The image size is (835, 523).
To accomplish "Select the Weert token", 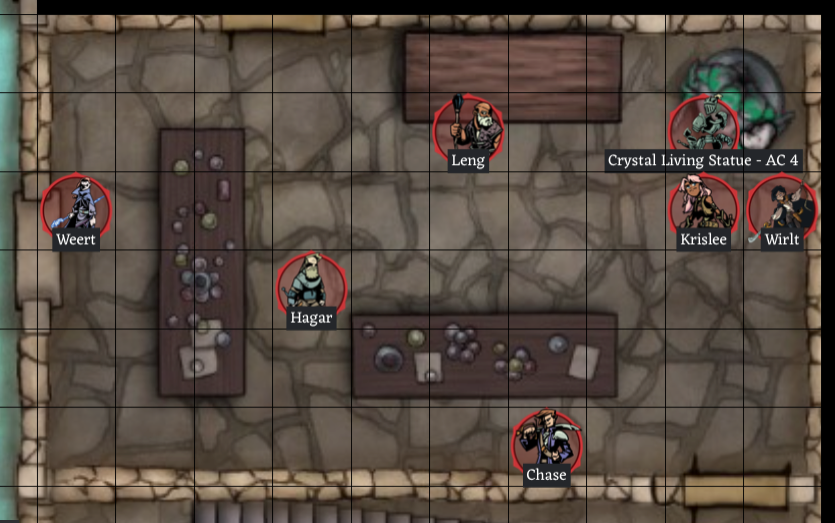I will [77, 207].
